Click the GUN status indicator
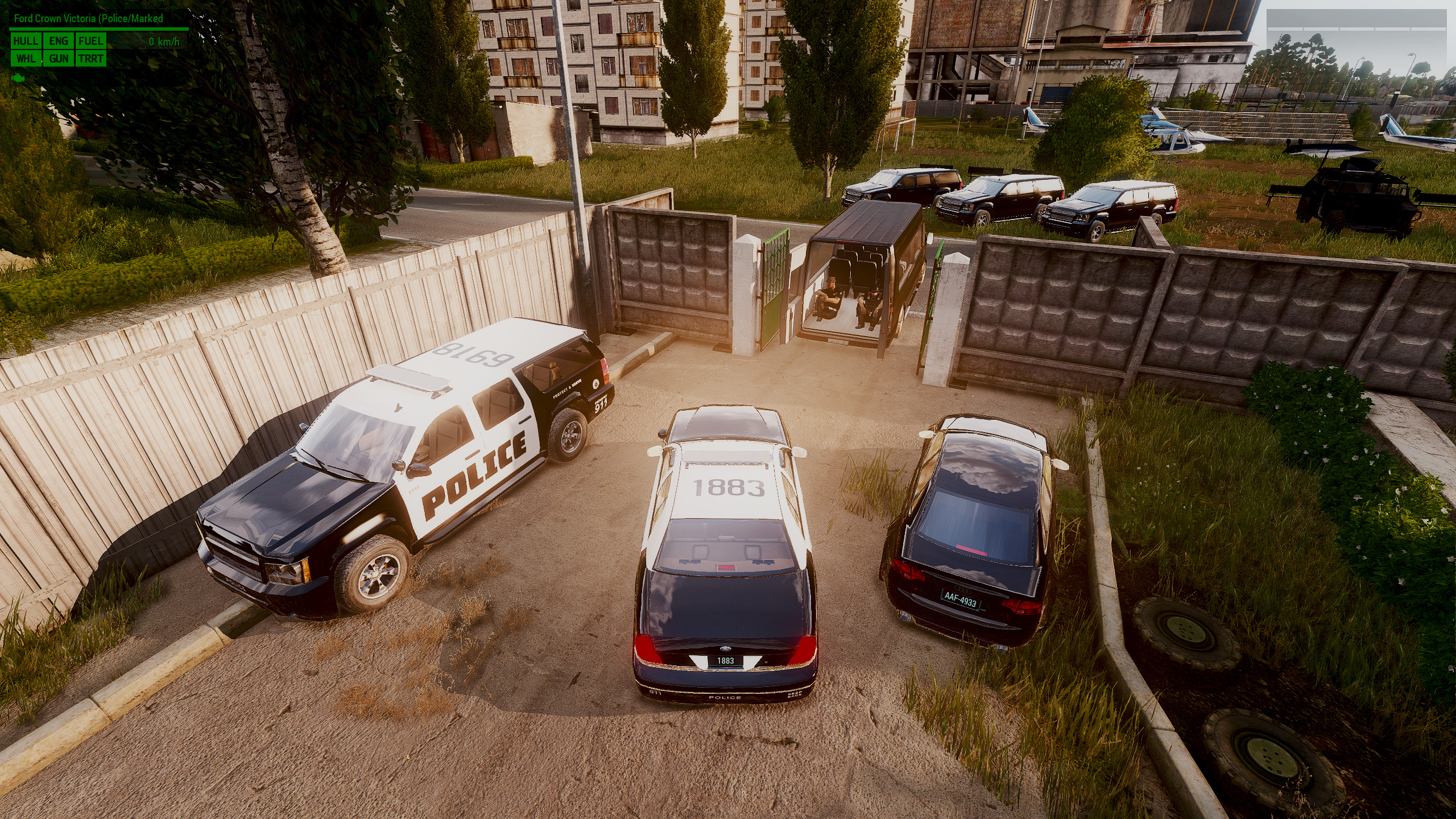The width and height of the screenshot is (1456, 819). coord(59,59)
